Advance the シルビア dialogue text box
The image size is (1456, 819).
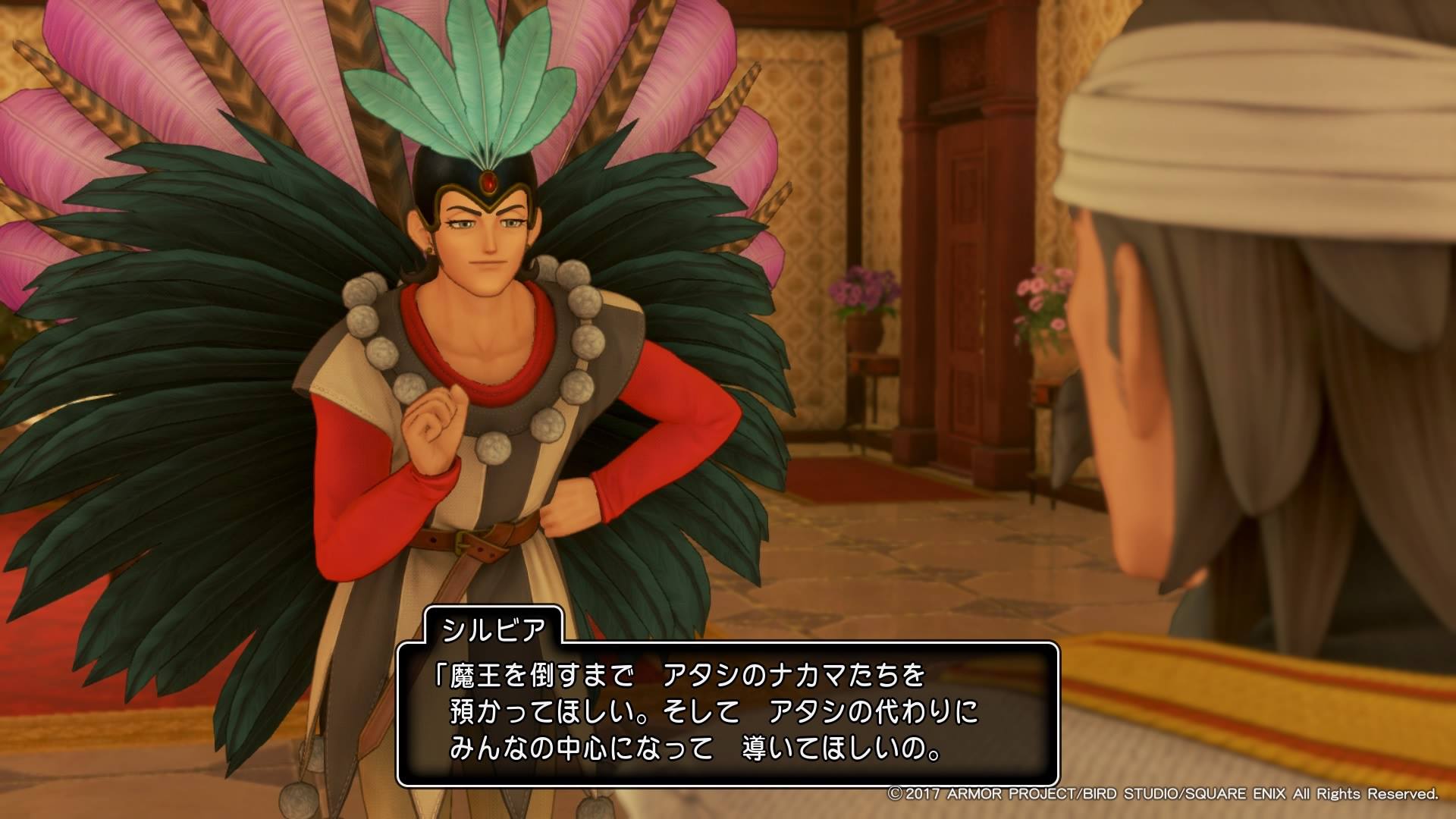pyautogui.click(x=726, y=711)
